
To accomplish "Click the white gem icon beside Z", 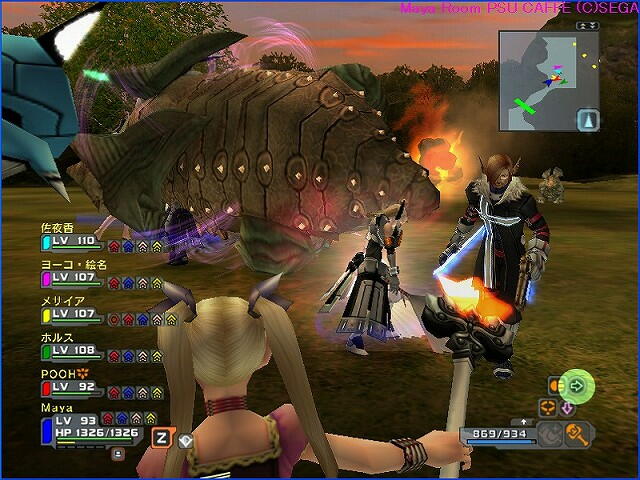I will [x=184, y=438].
